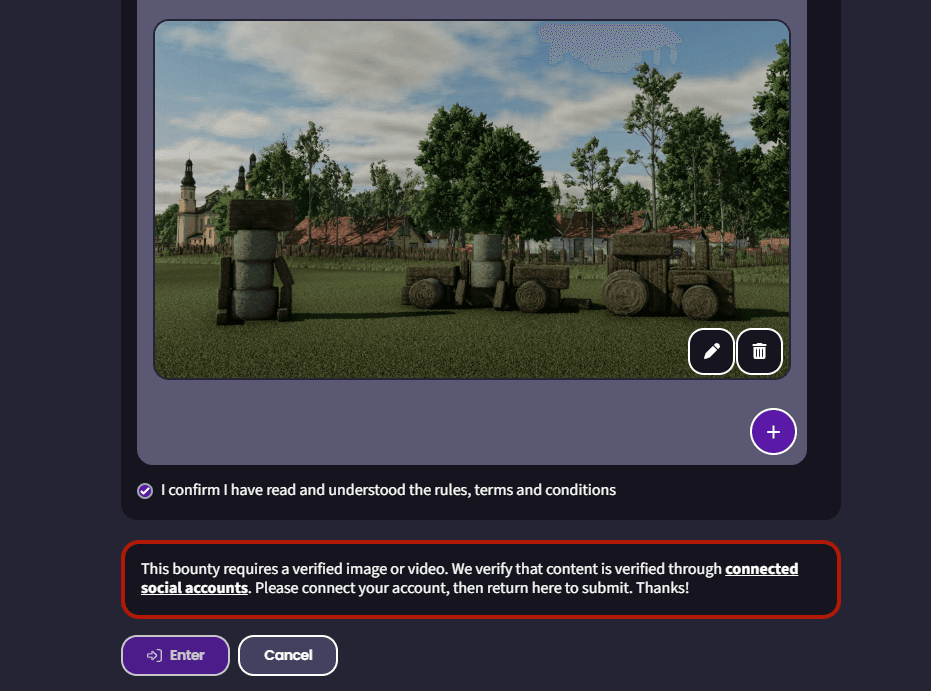Add another image with the plus button
This screenshot has width=931, height=691.
tap(773, 432)
